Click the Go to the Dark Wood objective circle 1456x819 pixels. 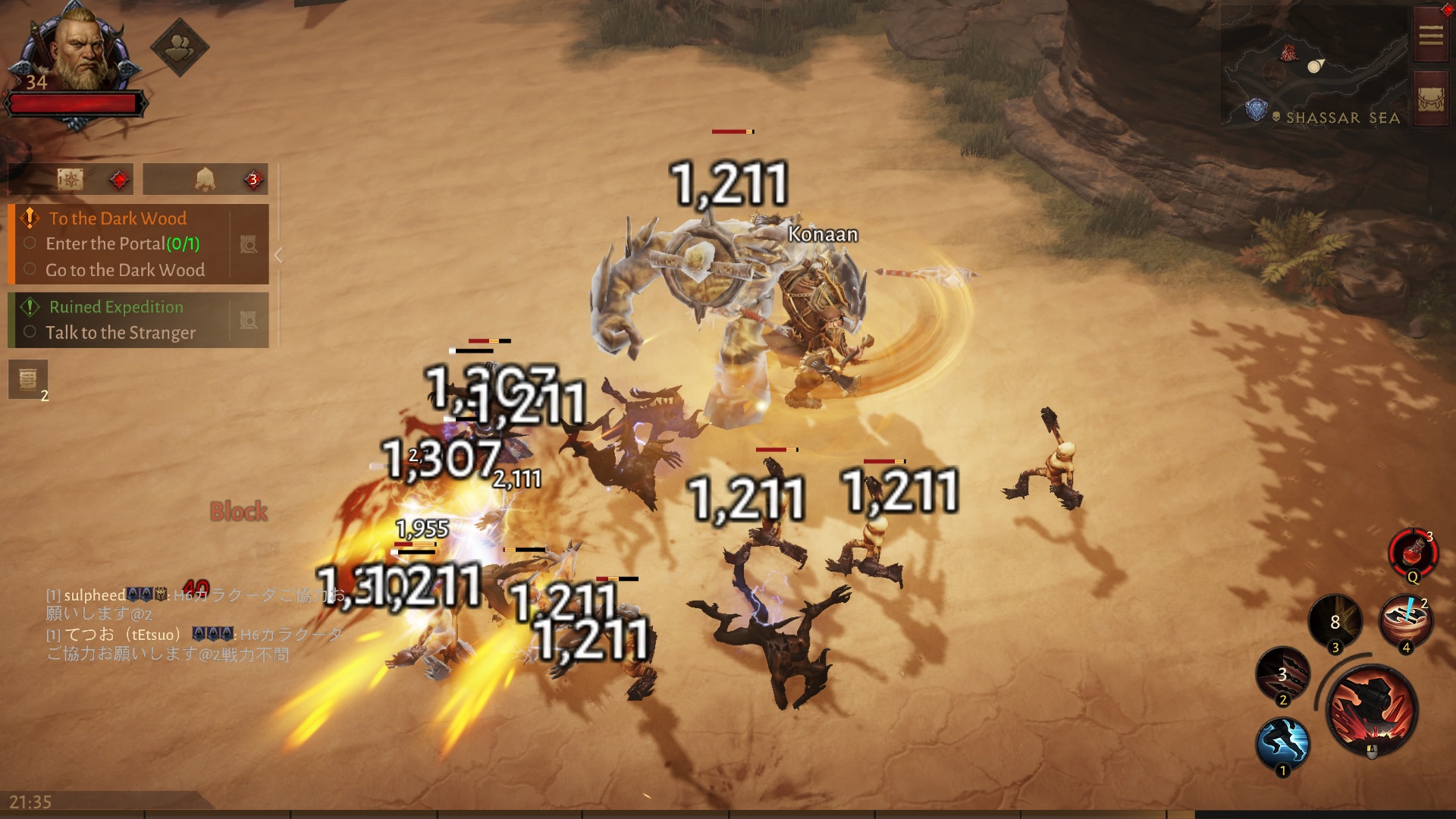click(30, 270)
